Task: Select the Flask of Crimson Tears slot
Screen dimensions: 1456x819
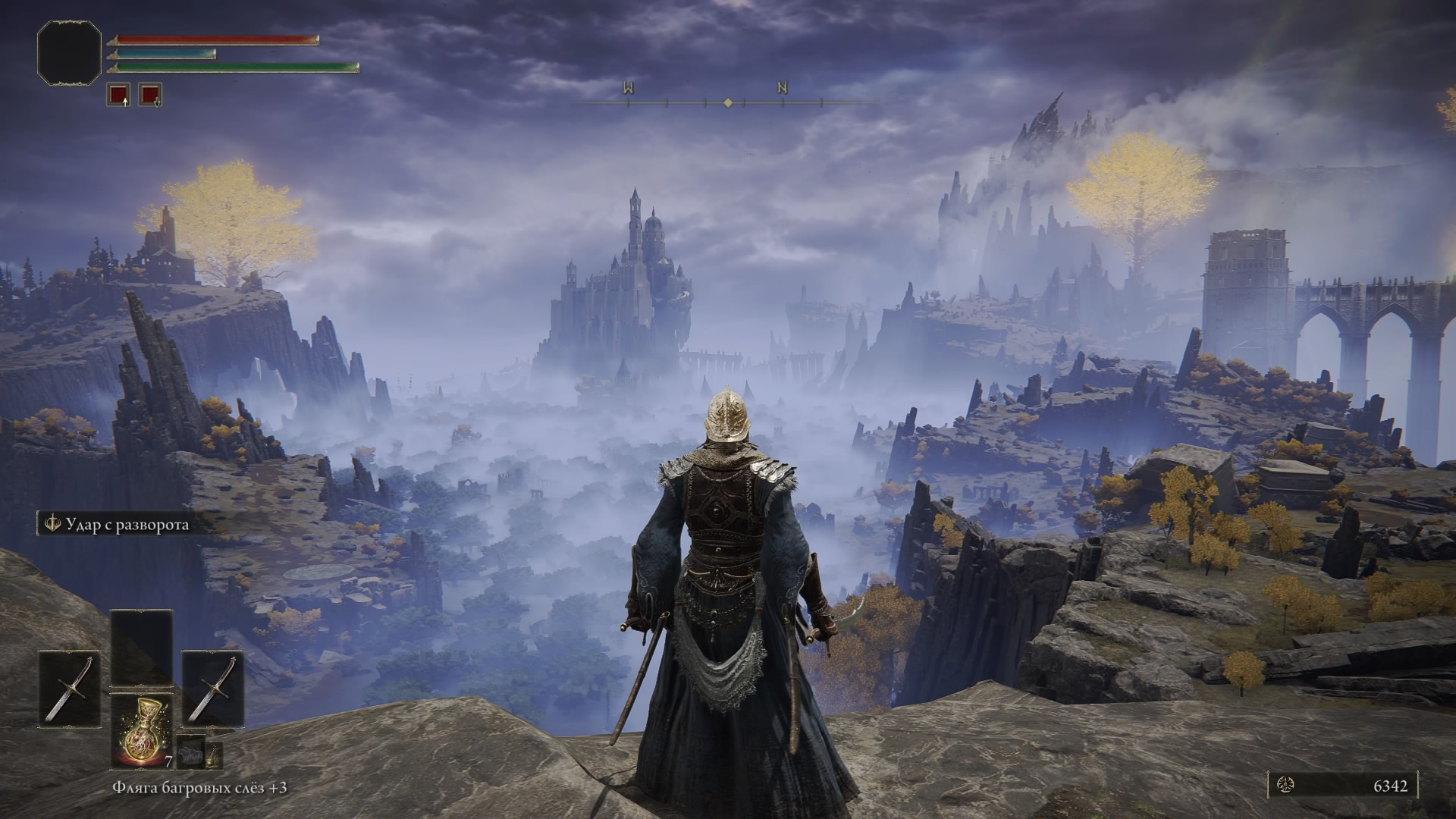Action: click(141, 730)
